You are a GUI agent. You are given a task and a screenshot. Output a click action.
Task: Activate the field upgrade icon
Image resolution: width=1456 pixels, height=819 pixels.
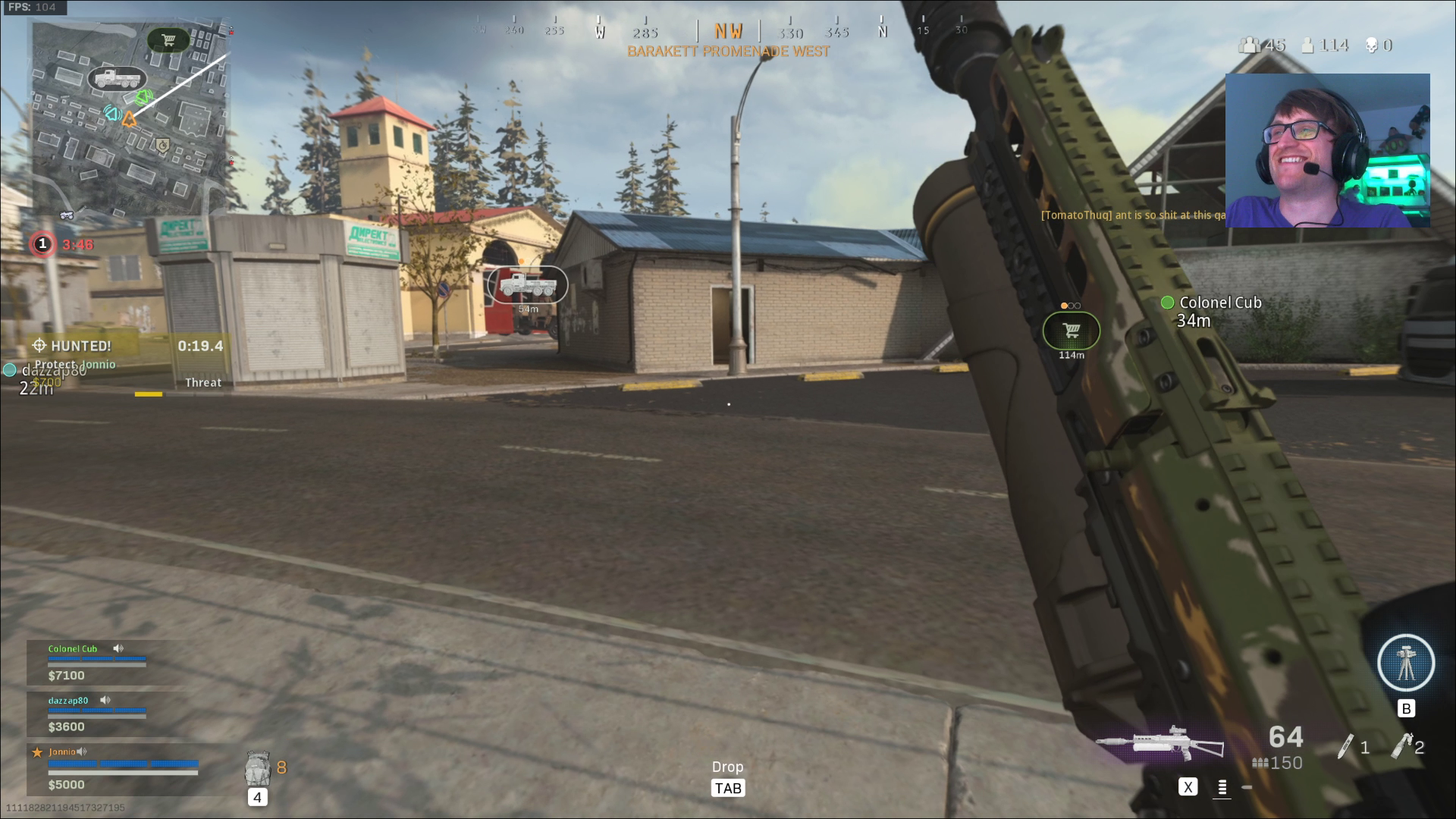(x=1405, y=663)
